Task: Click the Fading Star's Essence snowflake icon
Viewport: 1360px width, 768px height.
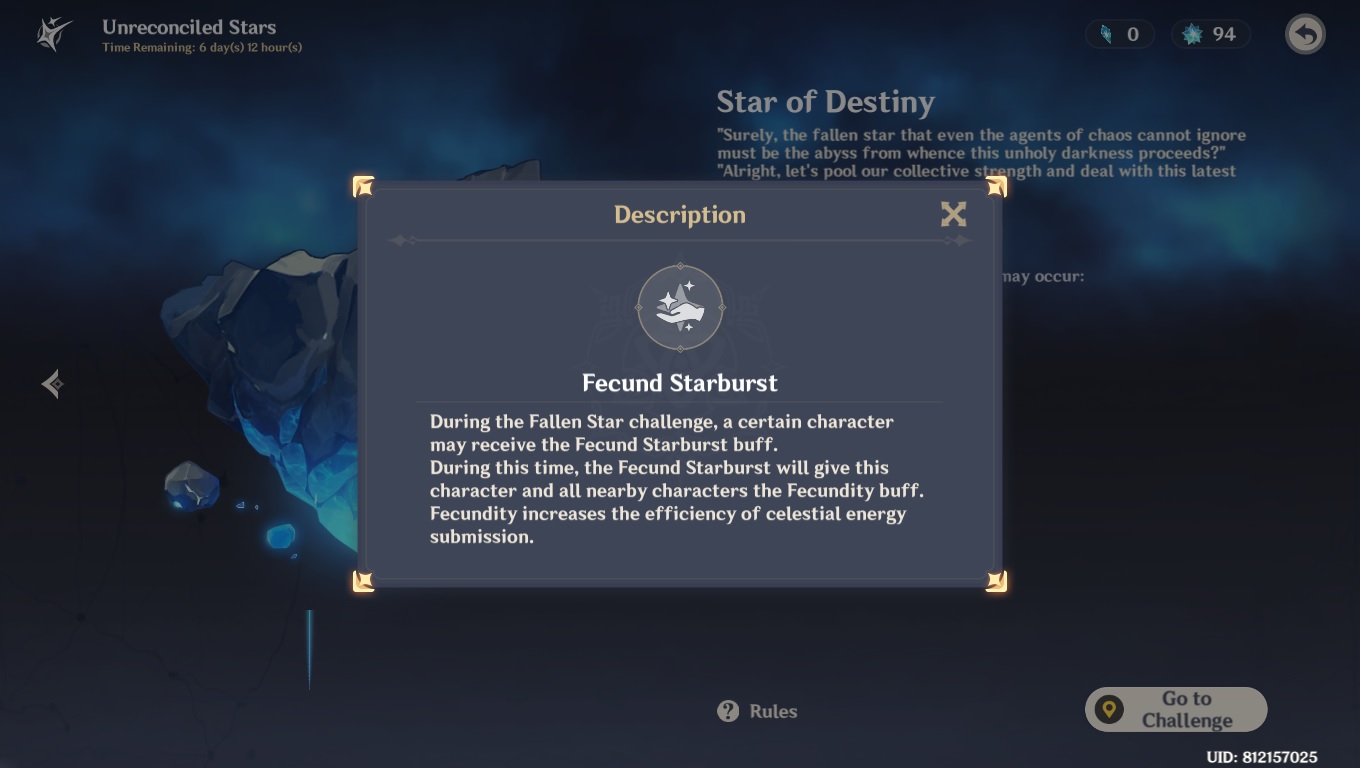Action: pos(1188,33)
